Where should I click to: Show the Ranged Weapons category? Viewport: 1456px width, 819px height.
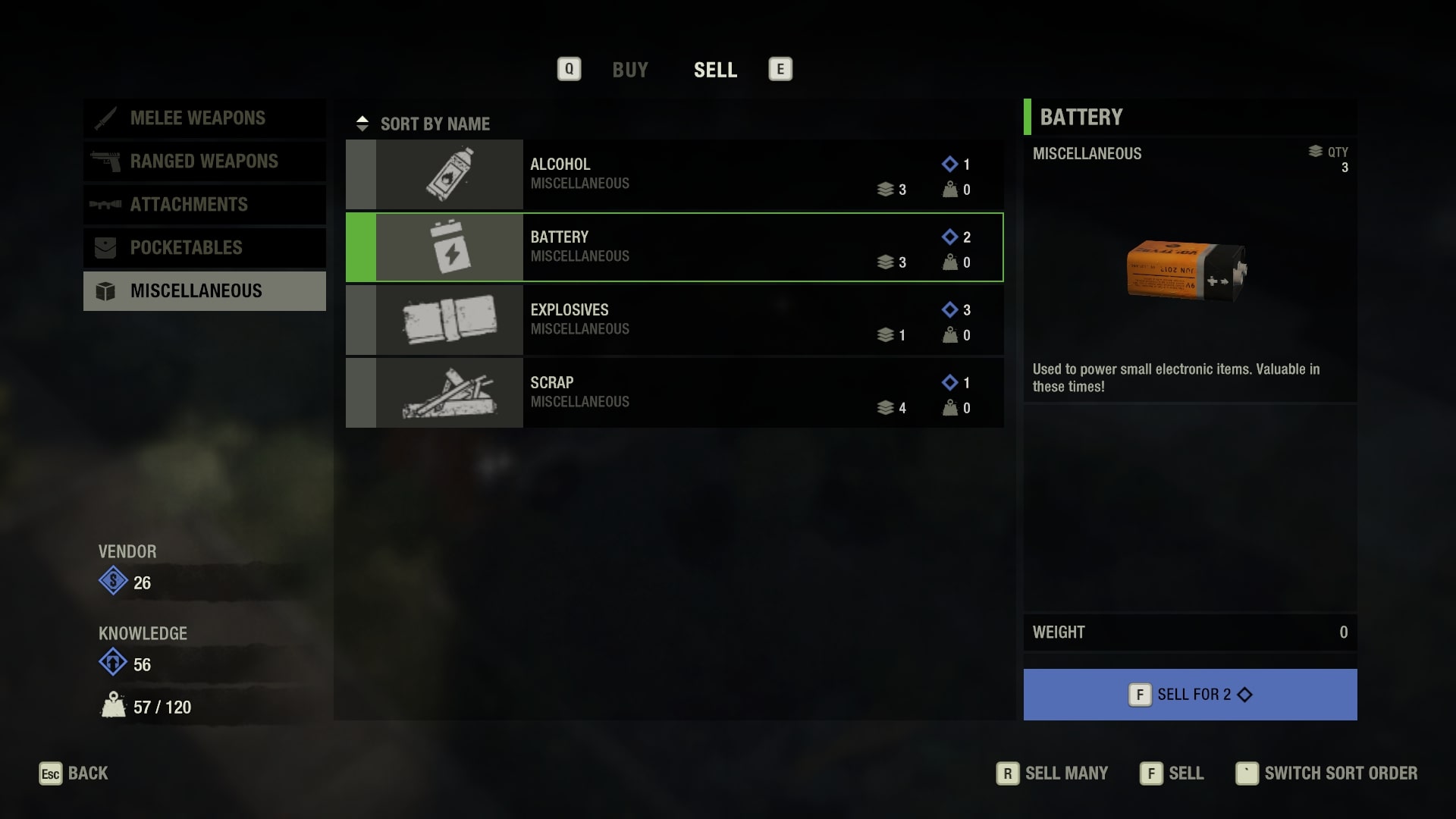pos(205,162)
